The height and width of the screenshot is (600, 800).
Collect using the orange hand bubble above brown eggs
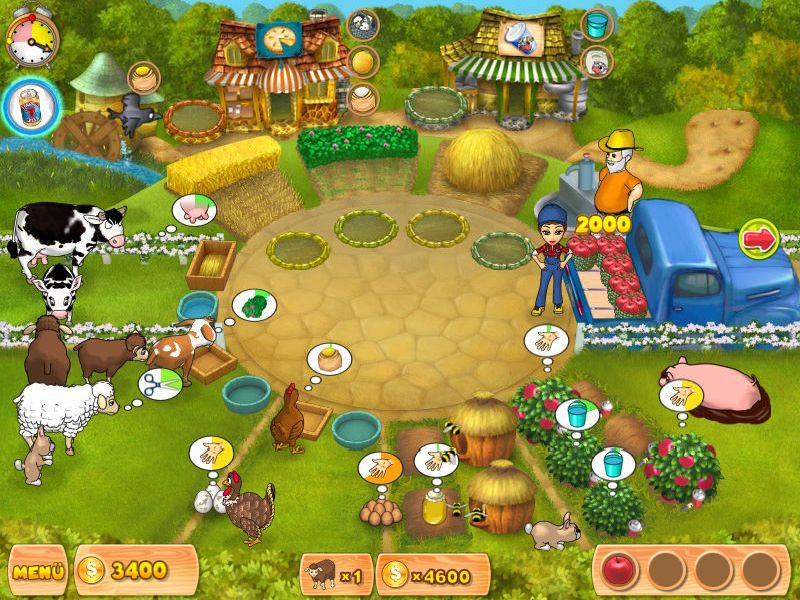point(380,468)
